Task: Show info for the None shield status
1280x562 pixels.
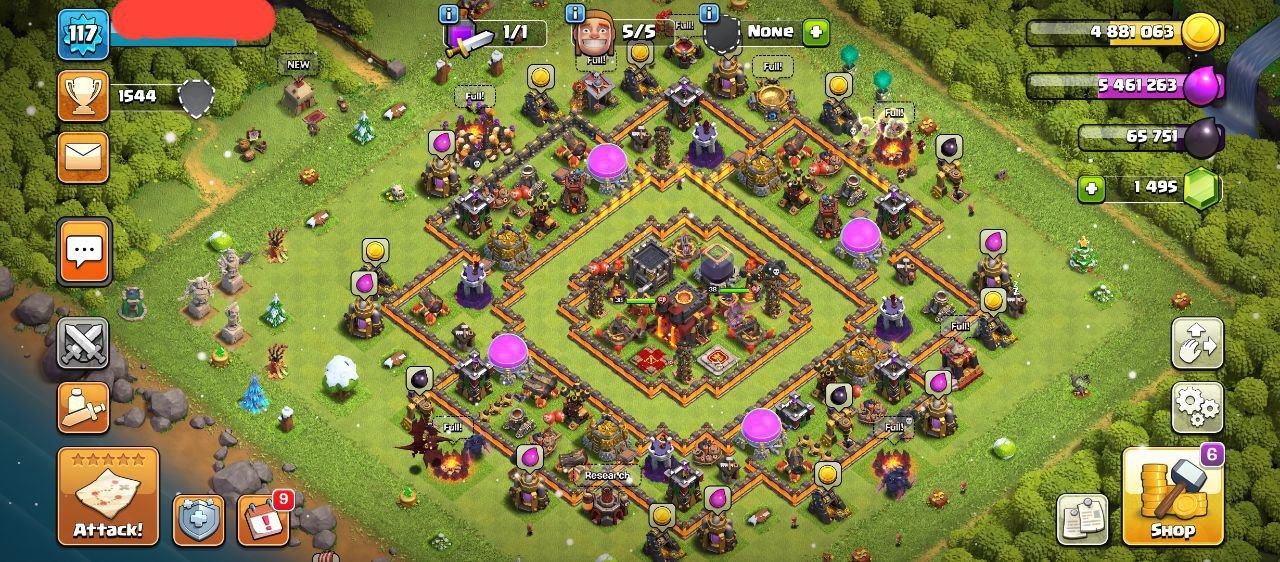Action: [x=710, y=13]
